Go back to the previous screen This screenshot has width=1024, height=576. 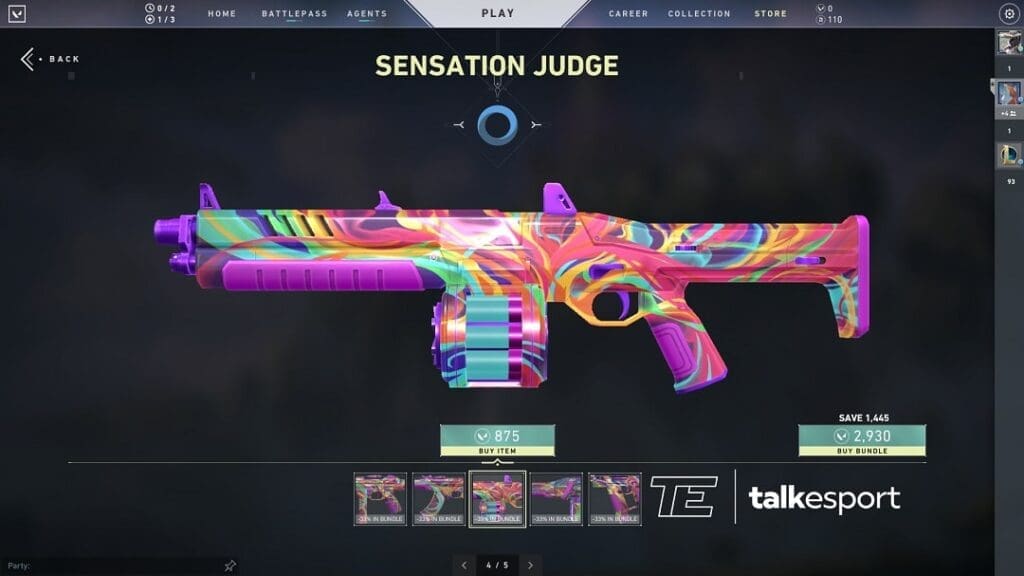pyautogui.click(x=50, y=59)
